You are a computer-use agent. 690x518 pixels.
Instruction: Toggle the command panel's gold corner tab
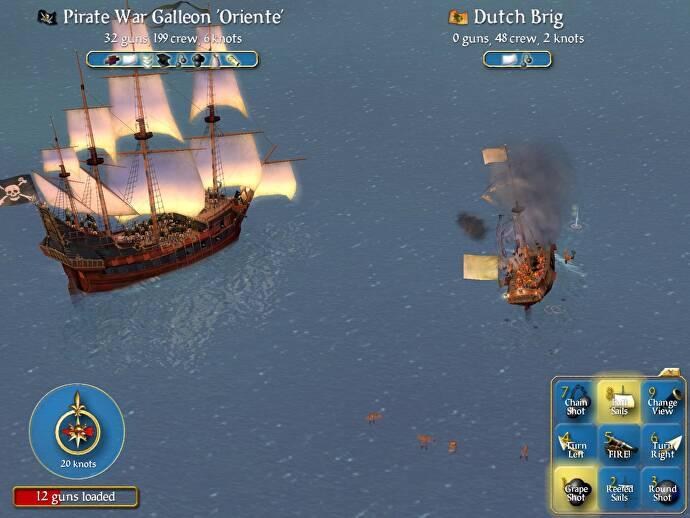[x=672, y=372]
